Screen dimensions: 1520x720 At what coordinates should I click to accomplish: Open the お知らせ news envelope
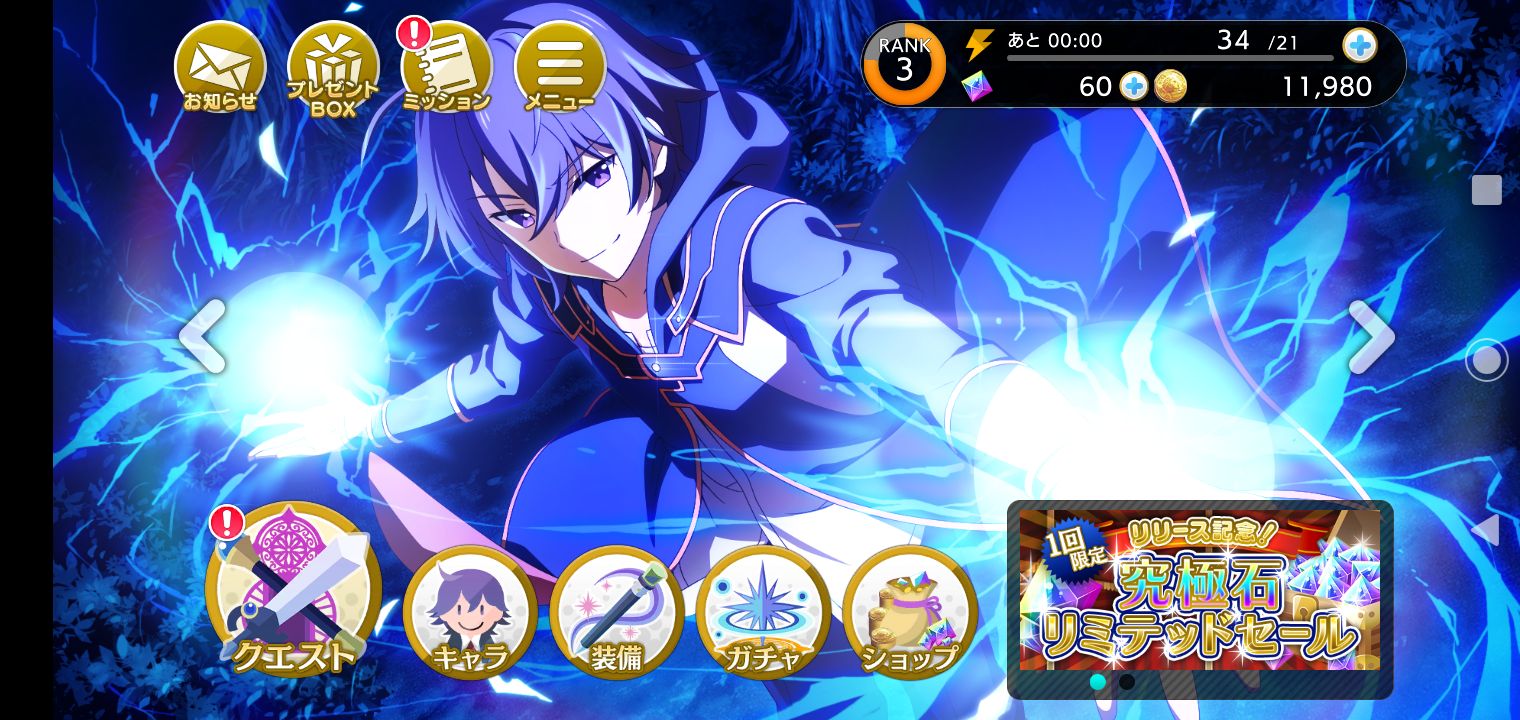point(220,67)
